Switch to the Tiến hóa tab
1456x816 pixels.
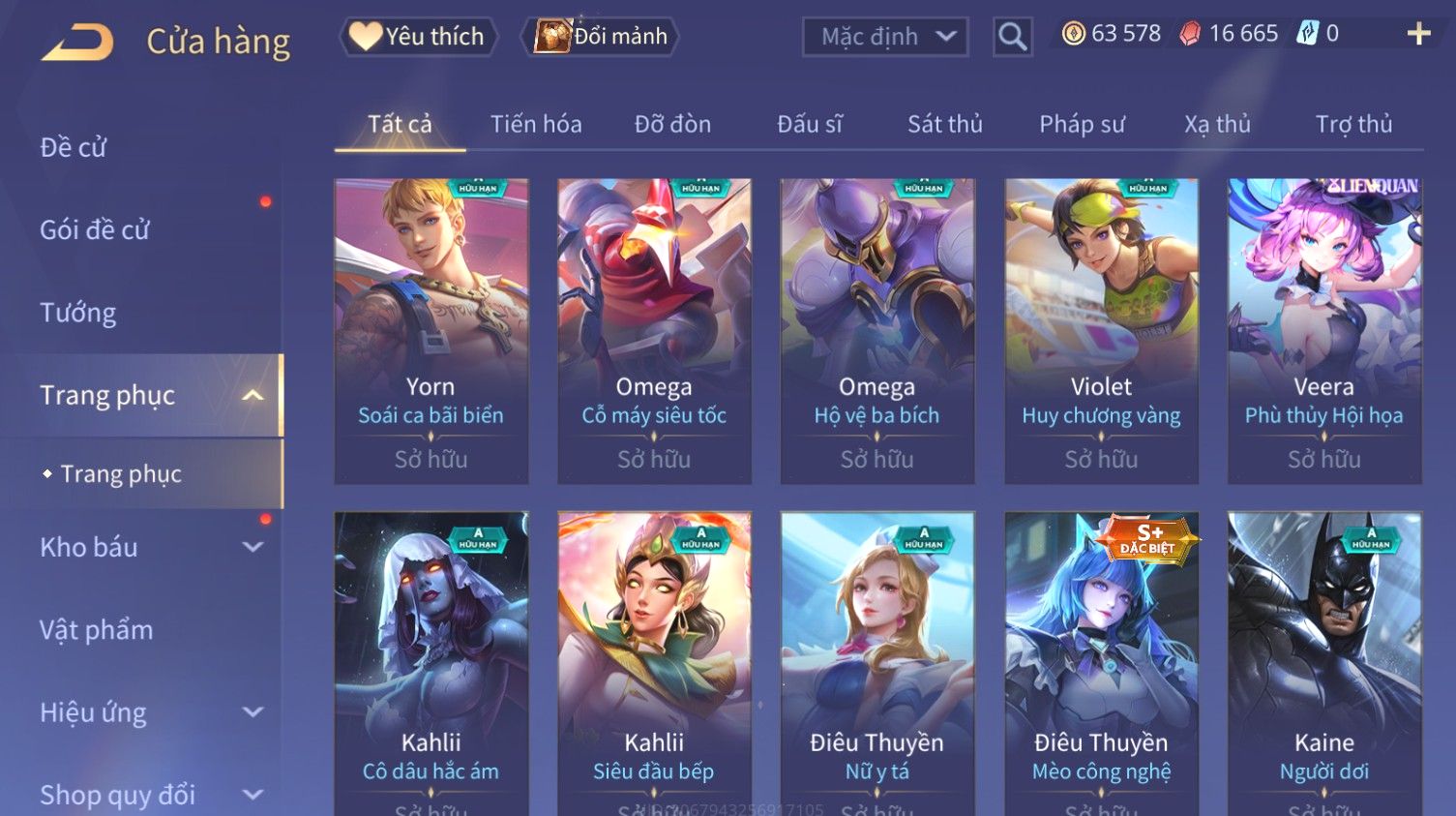click(x=536, y=125)
